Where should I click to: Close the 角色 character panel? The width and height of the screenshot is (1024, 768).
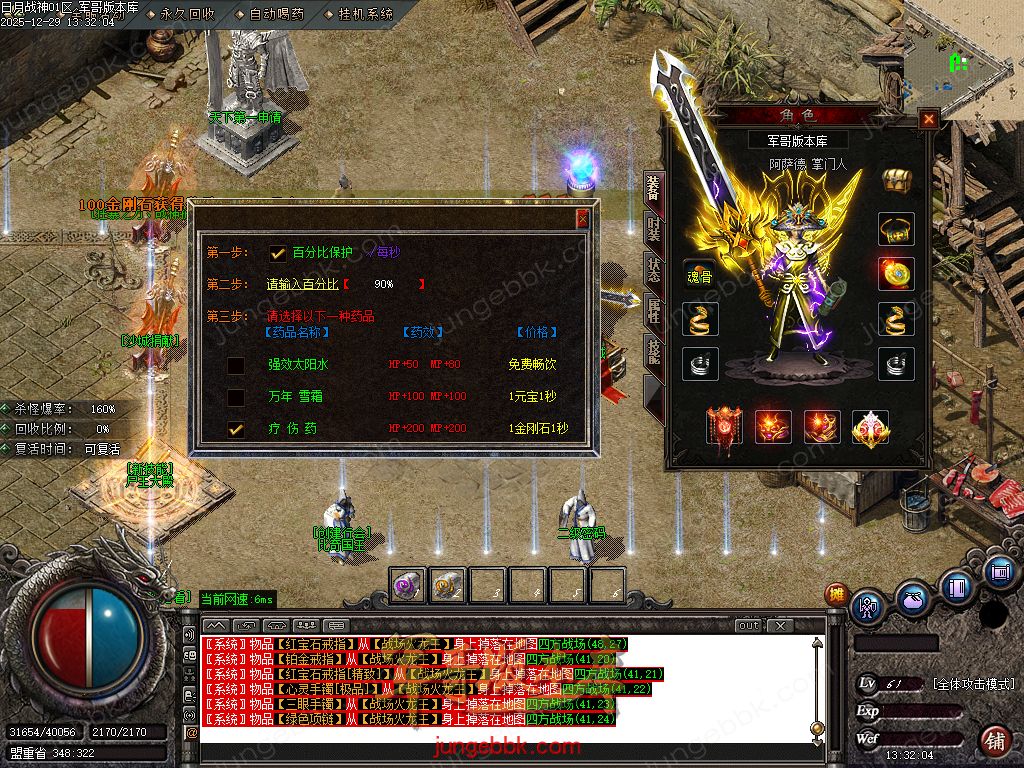(929, 119)
